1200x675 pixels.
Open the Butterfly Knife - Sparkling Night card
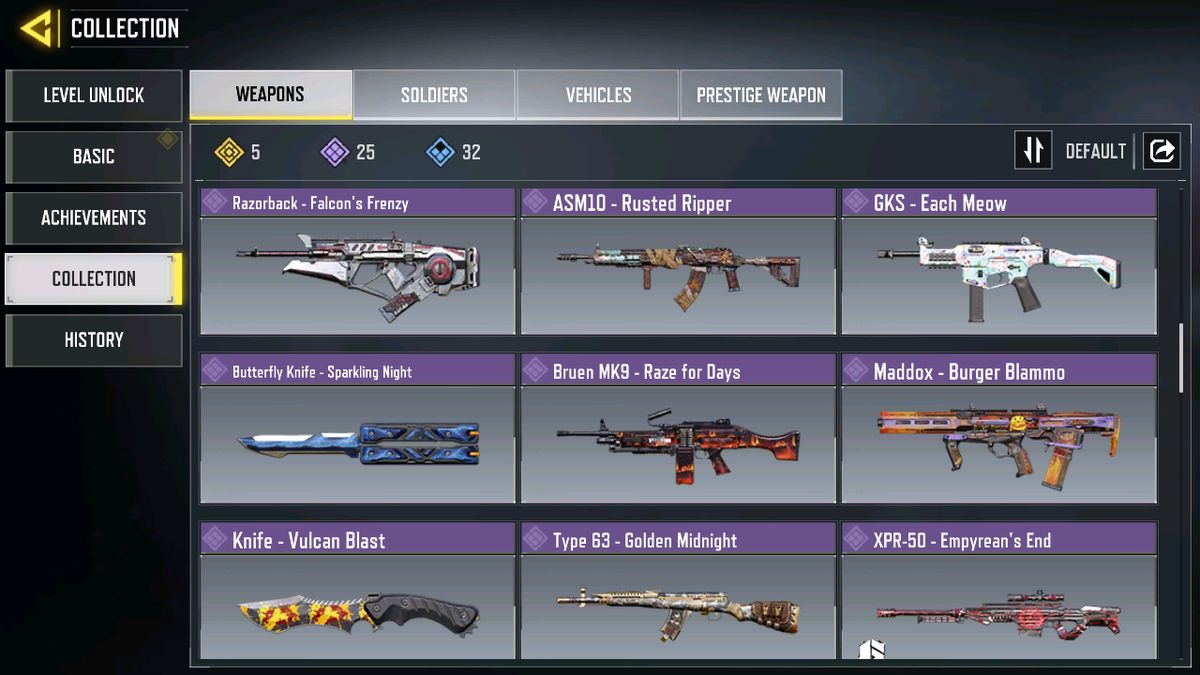[357, 430]
